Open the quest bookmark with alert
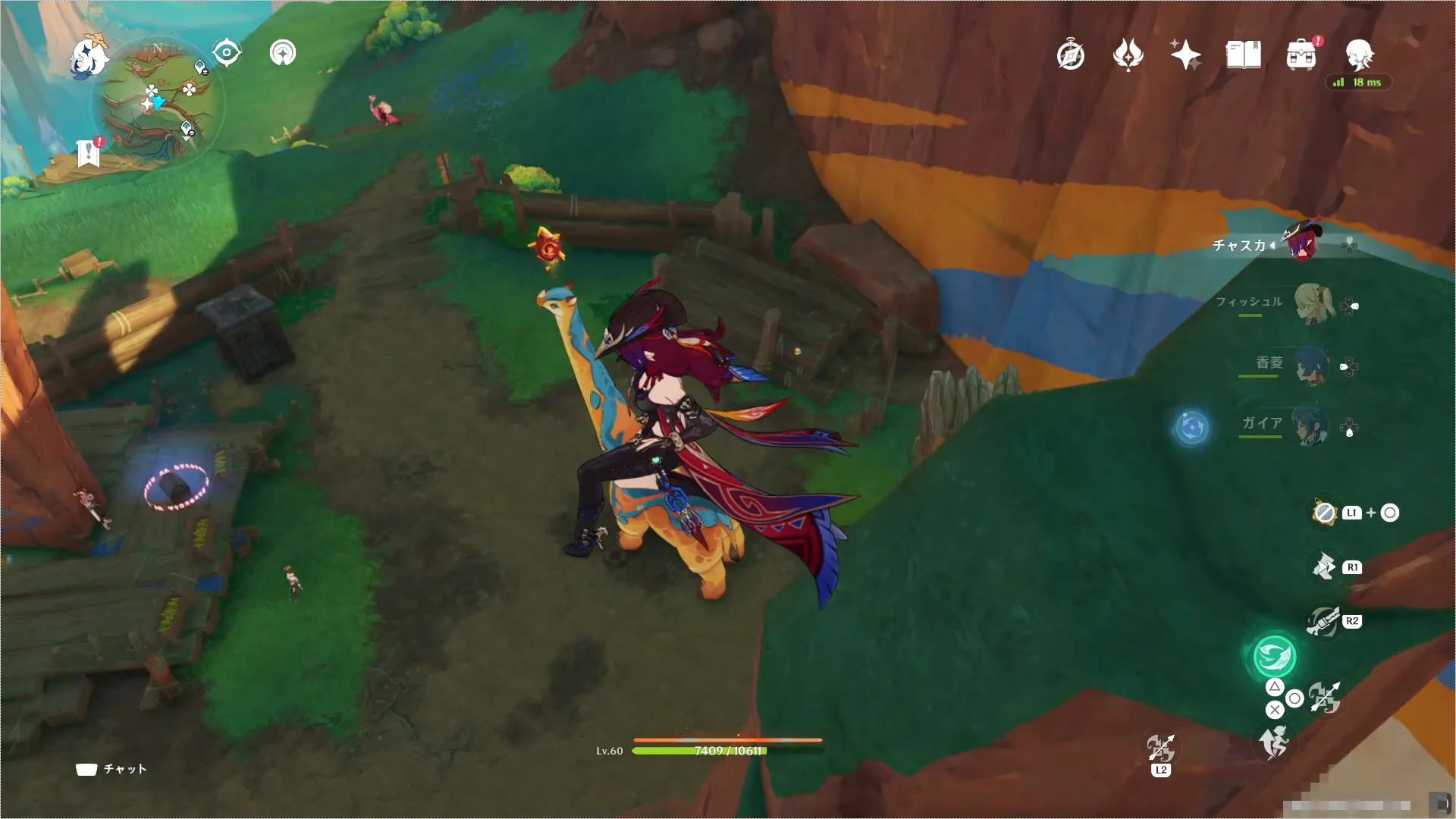 (x=89, y=152)
